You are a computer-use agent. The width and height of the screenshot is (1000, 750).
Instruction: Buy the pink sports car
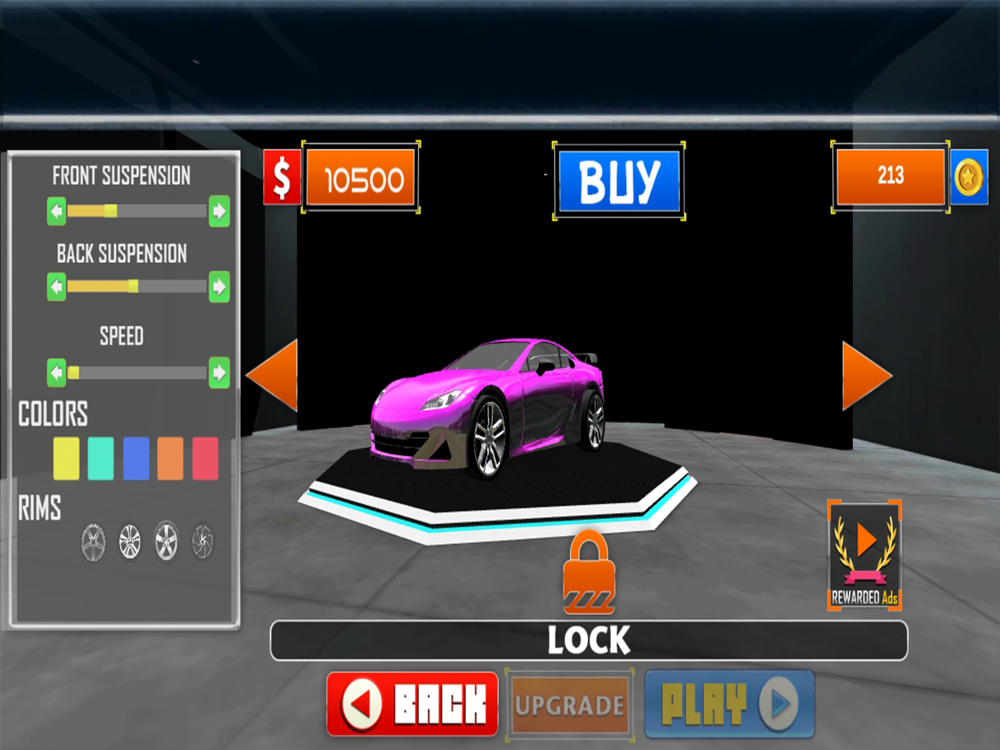click(x=619, y=181)
